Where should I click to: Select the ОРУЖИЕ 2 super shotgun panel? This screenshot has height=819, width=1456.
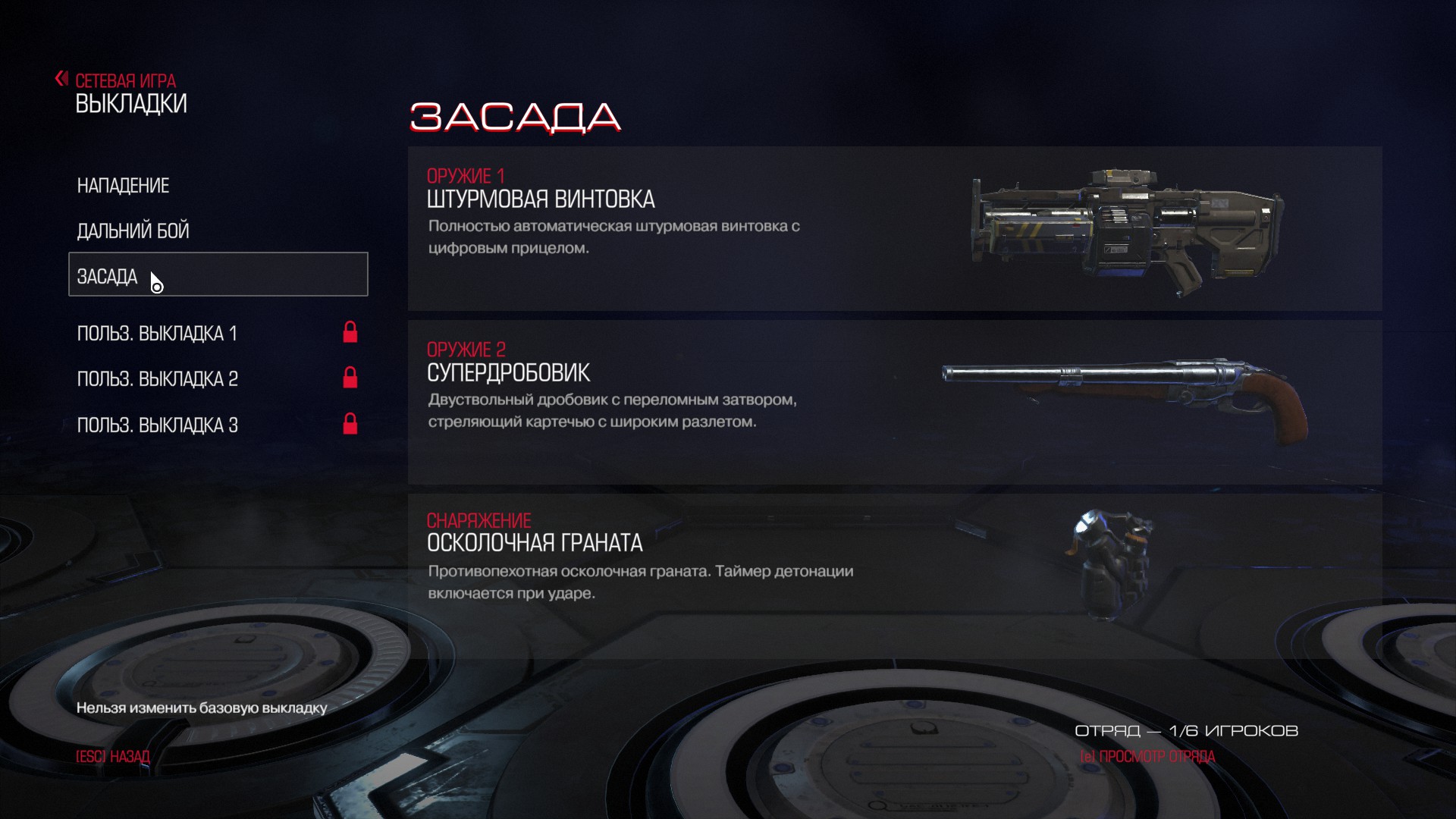pos(894,402)
